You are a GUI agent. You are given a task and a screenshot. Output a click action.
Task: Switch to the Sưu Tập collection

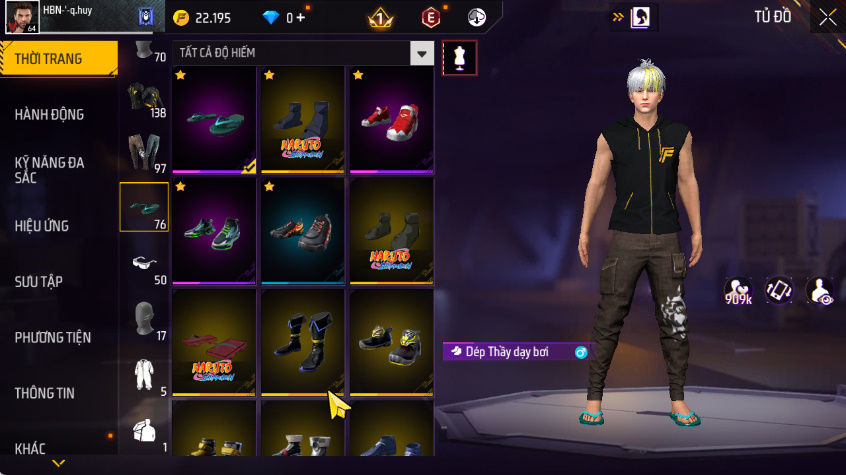tap(39, 281)
